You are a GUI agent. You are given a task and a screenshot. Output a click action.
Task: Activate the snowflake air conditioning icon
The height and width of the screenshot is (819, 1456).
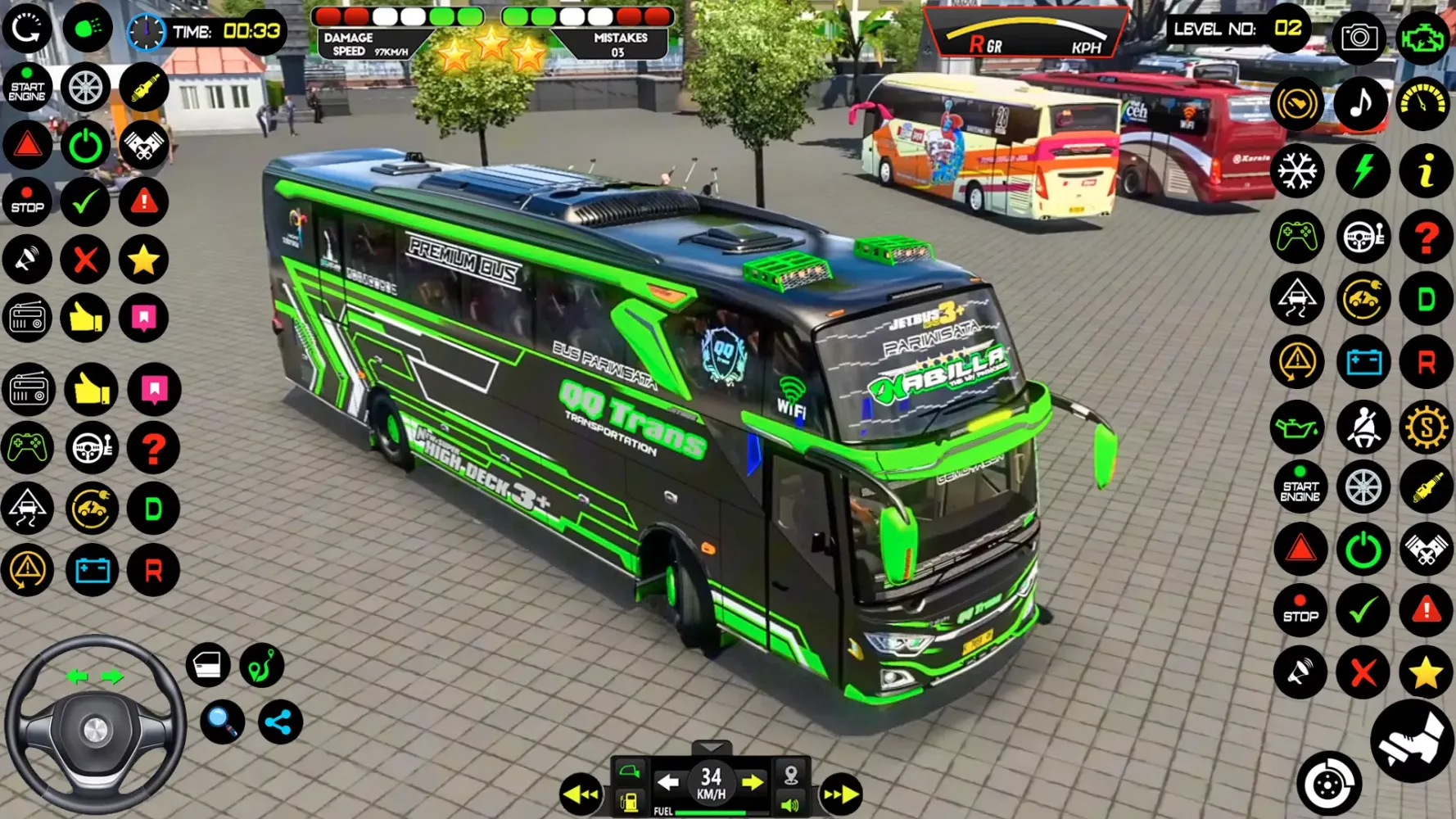[1297, 170]
